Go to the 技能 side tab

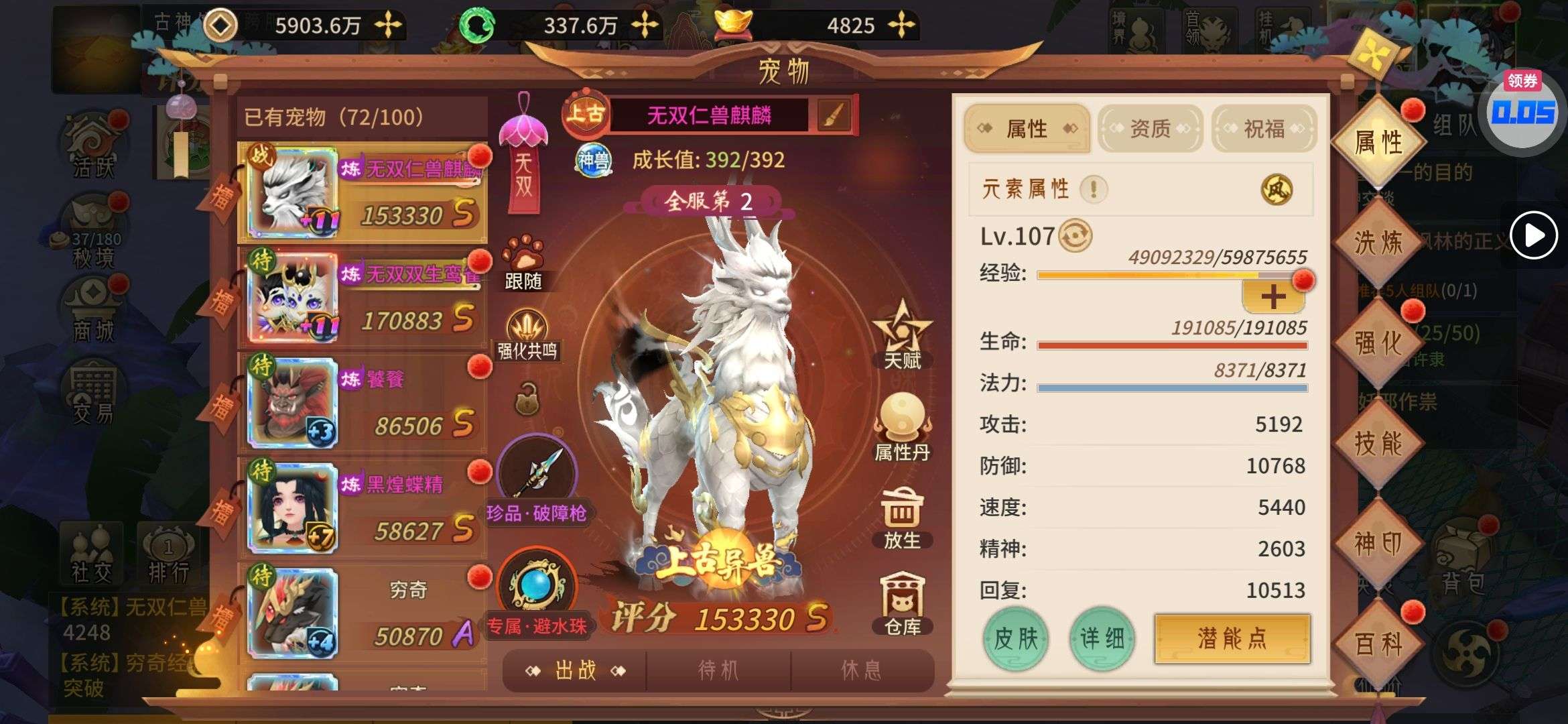tap(1378, 443)
